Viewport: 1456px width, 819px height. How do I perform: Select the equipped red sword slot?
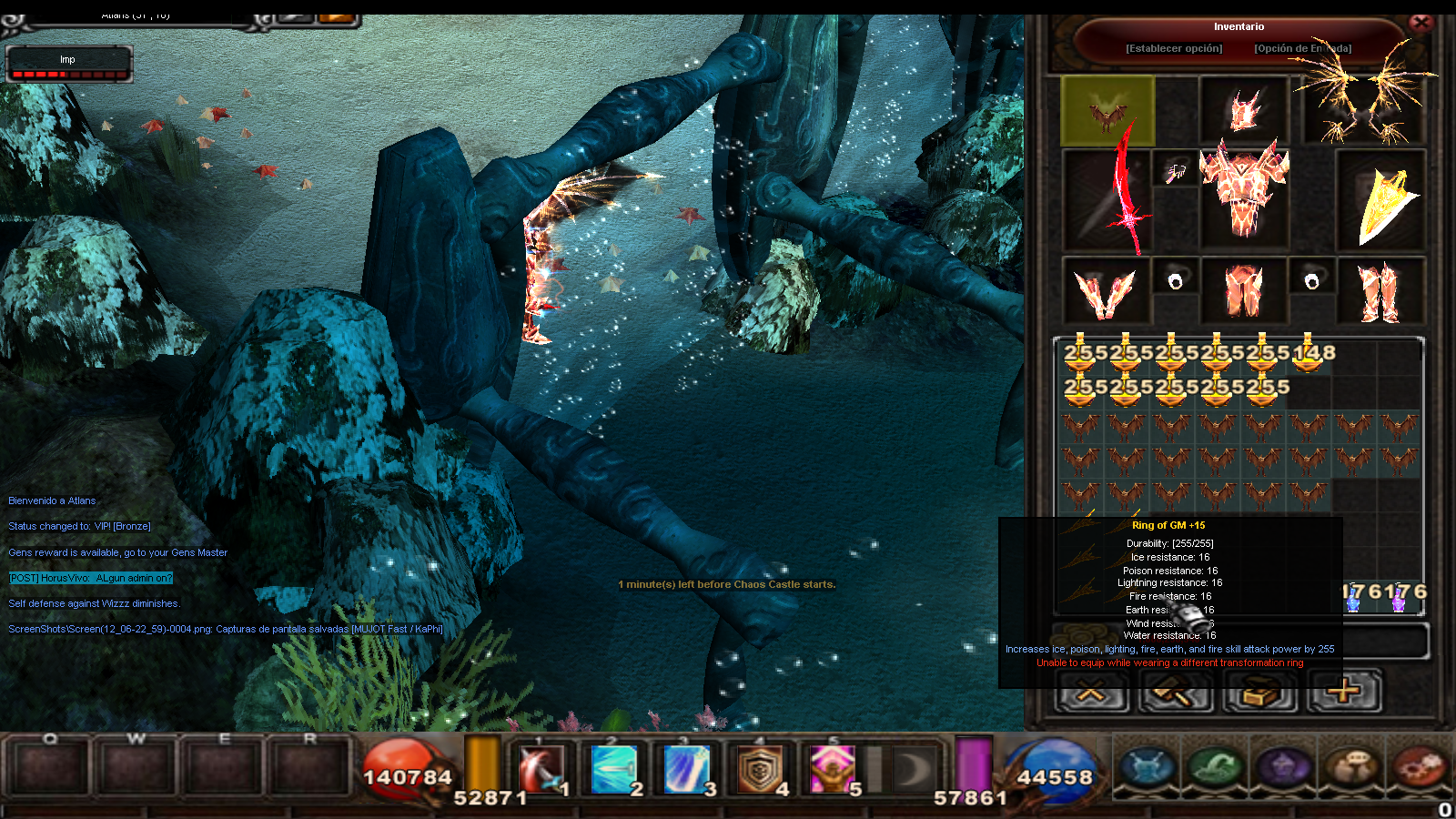coord(1108,202)
